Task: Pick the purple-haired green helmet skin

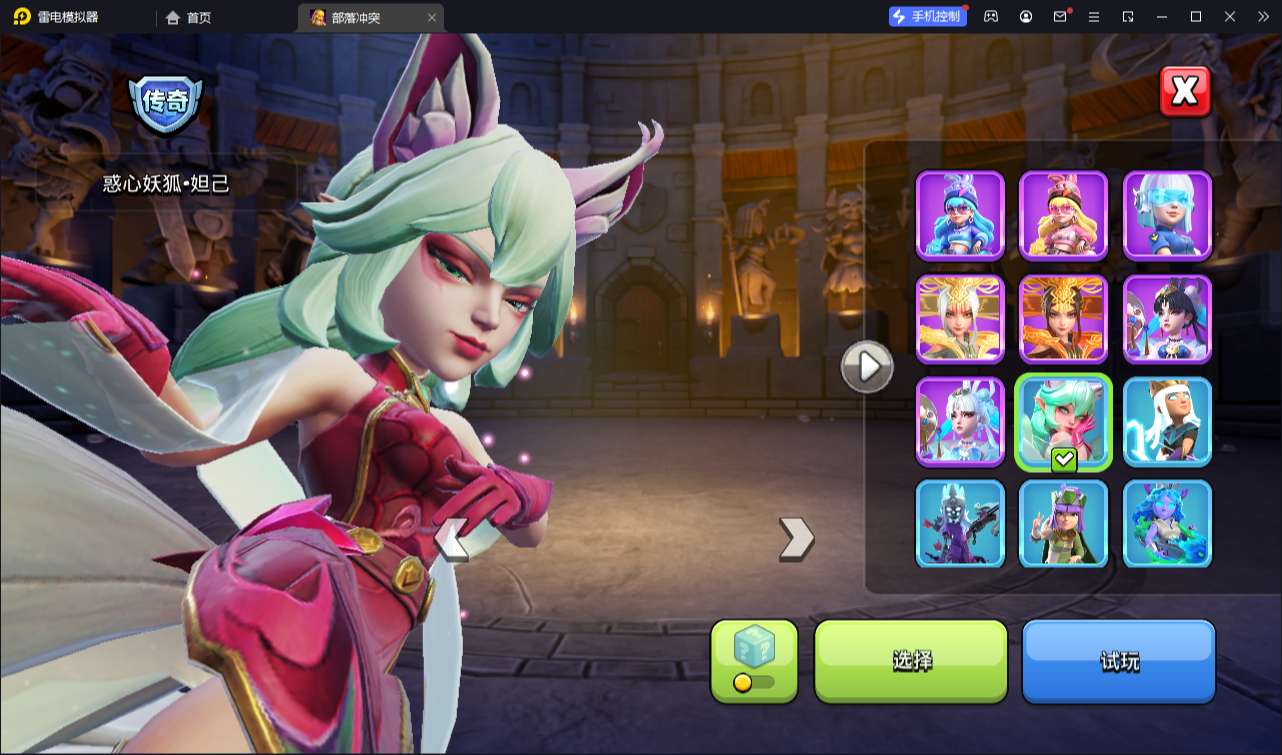Action: [x=1063, y=524]
